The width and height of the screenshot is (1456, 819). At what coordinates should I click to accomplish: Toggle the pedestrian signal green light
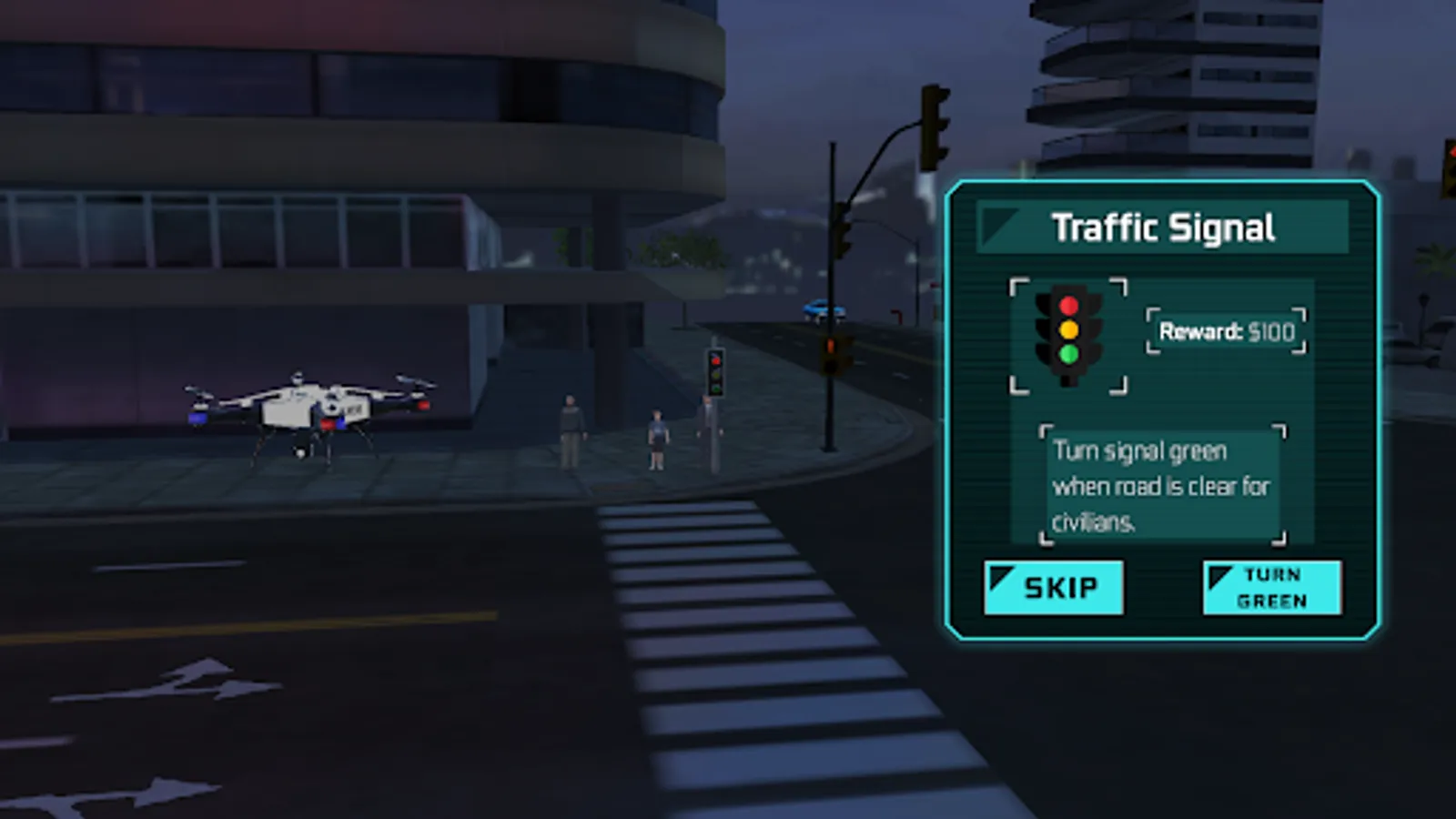pos(717,389)
